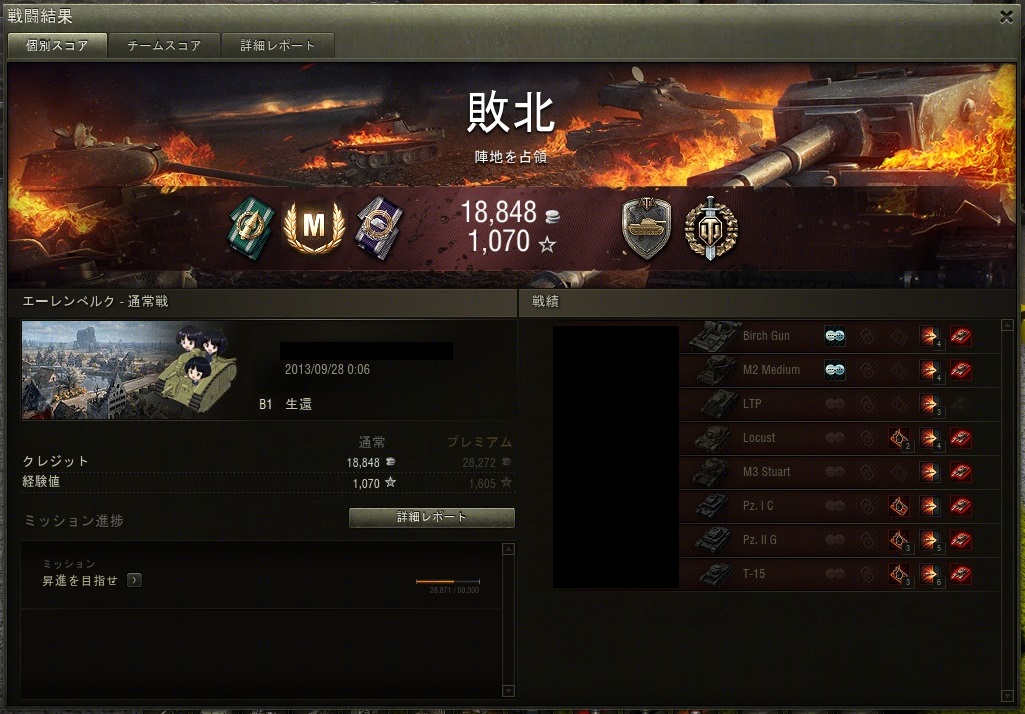The width and height of the screenshot is (1025, 714).
Task: Inspect the gold M mastery badge
Action: click(x=314, y=227)
